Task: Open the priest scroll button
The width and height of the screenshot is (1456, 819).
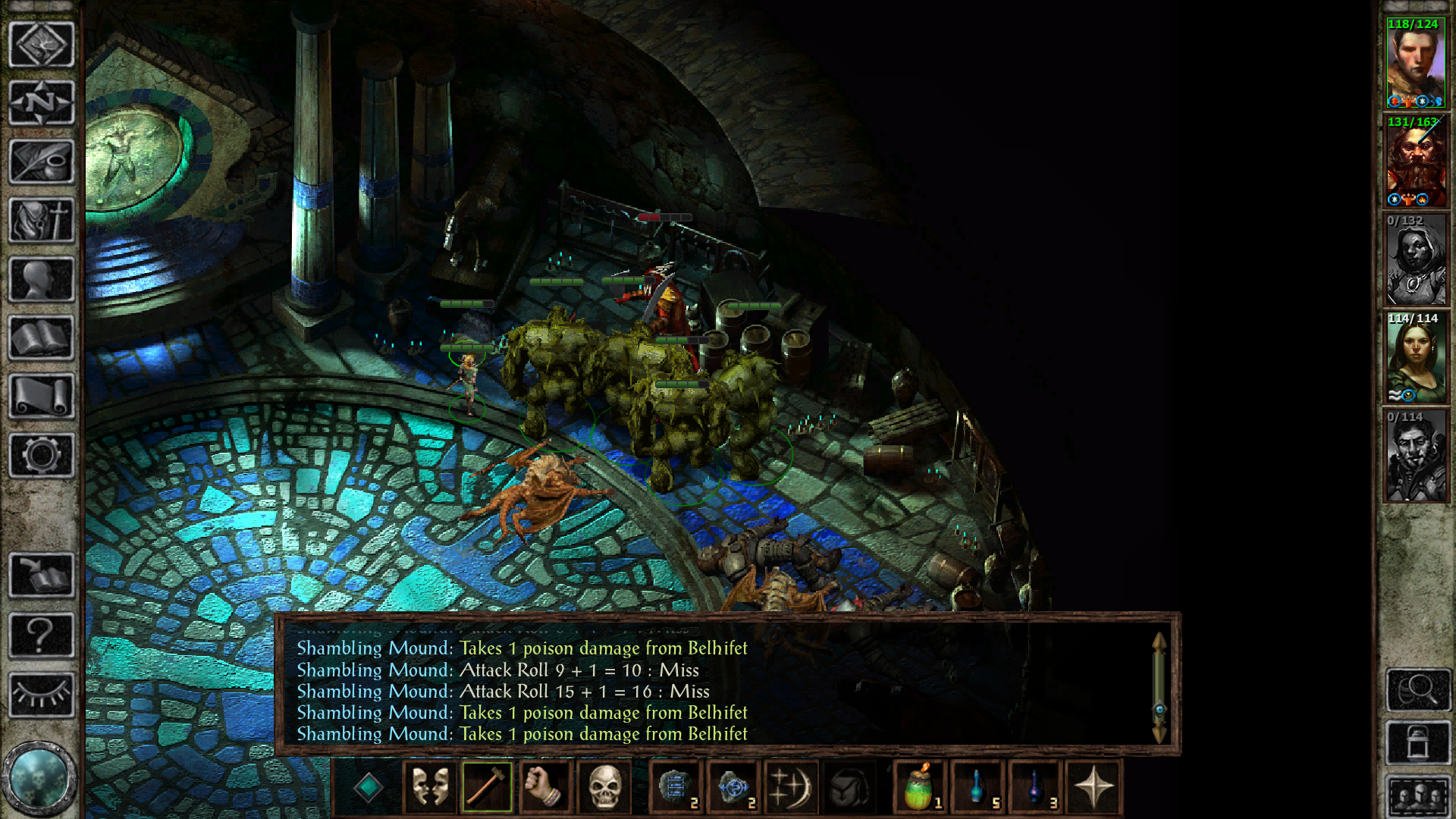Action: 42,396
